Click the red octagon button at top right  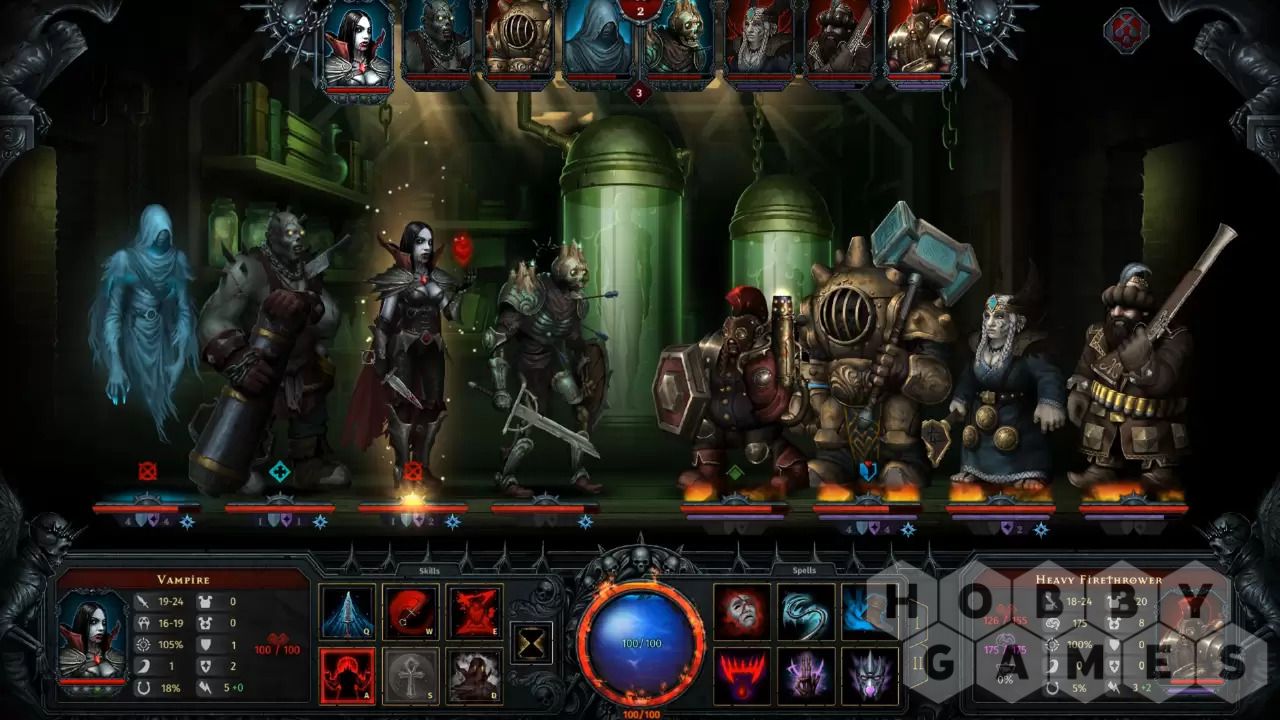[x=1125, y=30]
